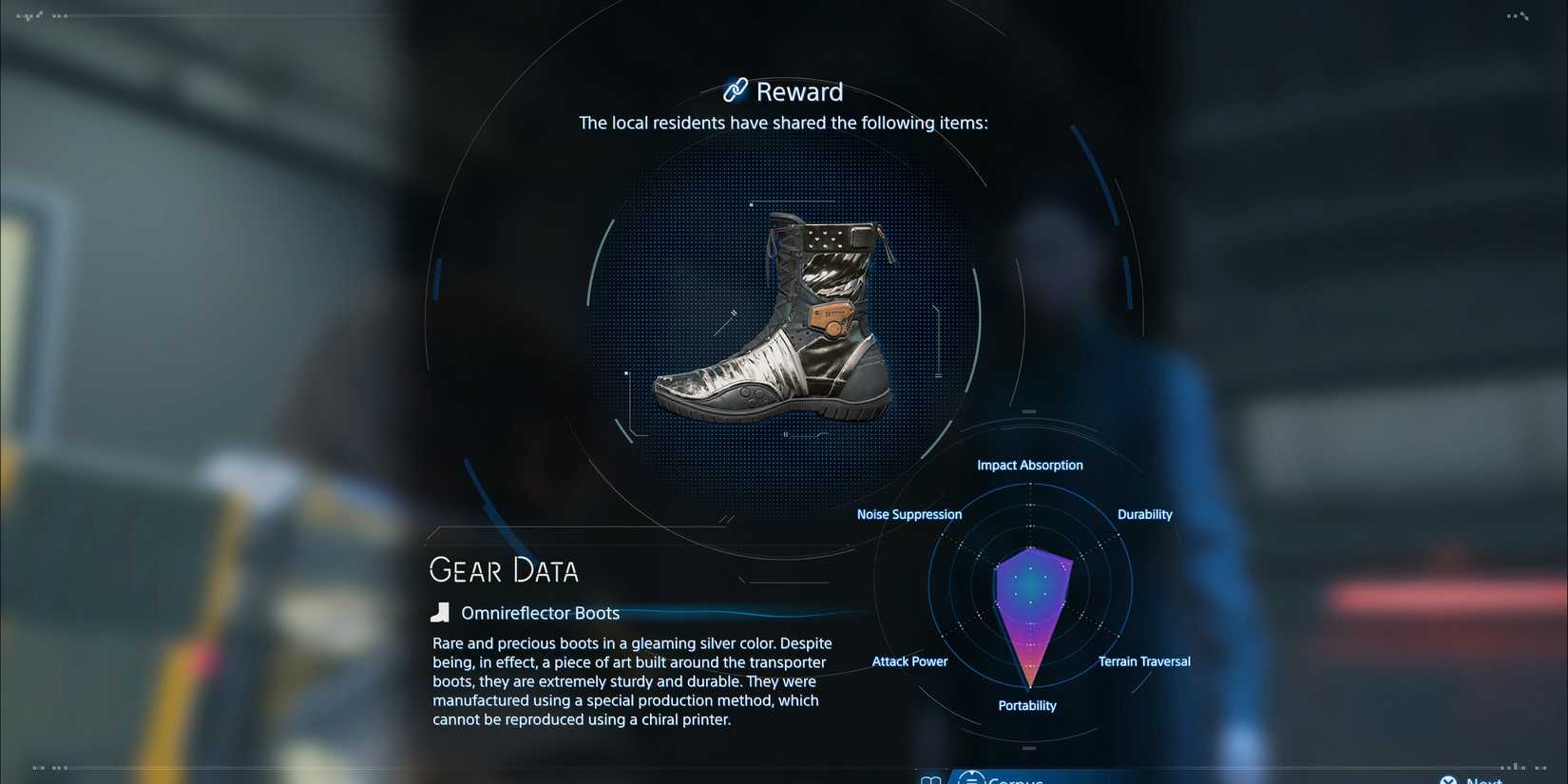Click the purple gradient area of the stat graph
This screenshot has height=784, width=1568.
click(1031, 603)
